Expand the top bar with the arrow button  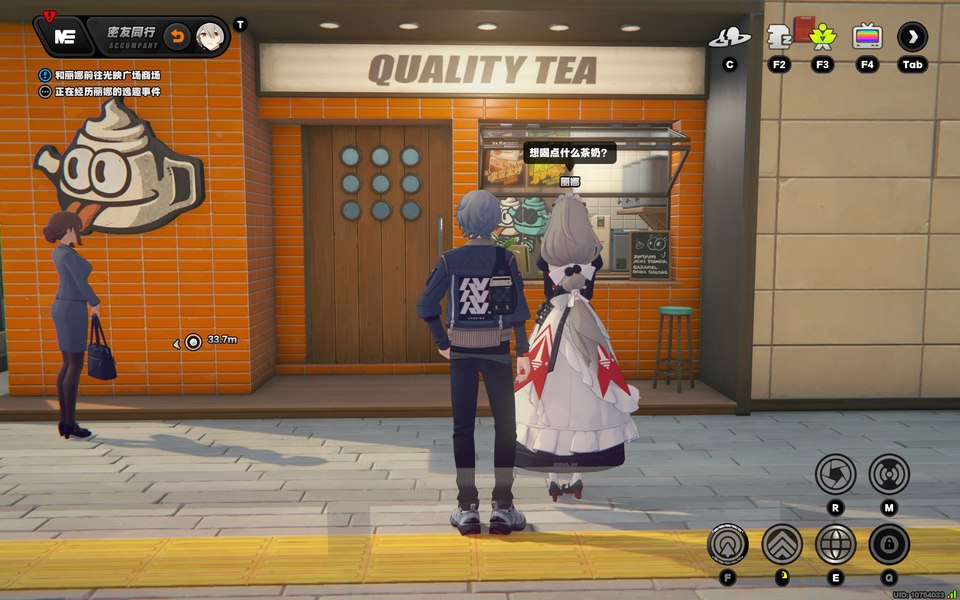coord(912,38)
